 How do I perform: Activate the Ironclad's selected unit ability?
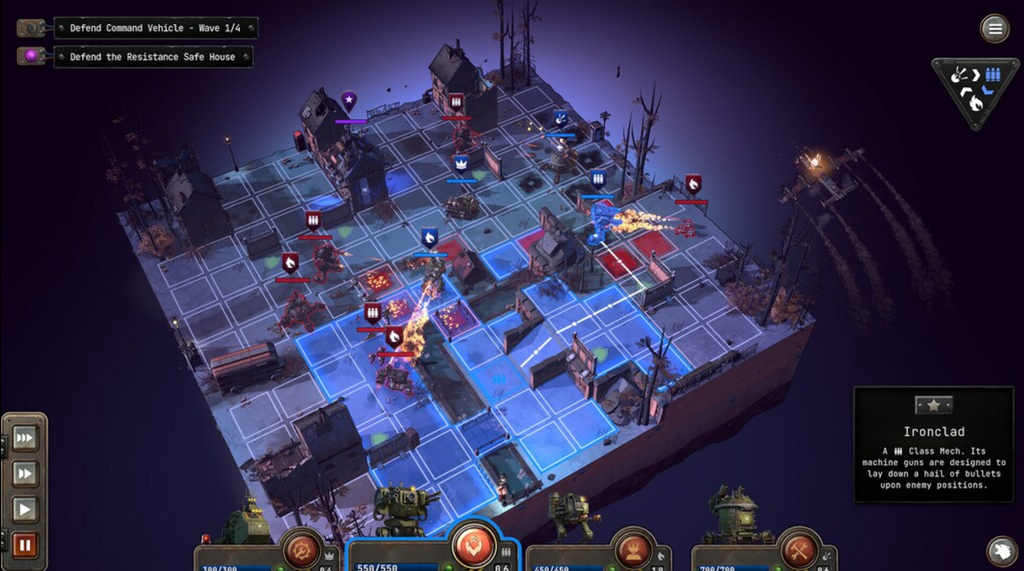point(474,546)
